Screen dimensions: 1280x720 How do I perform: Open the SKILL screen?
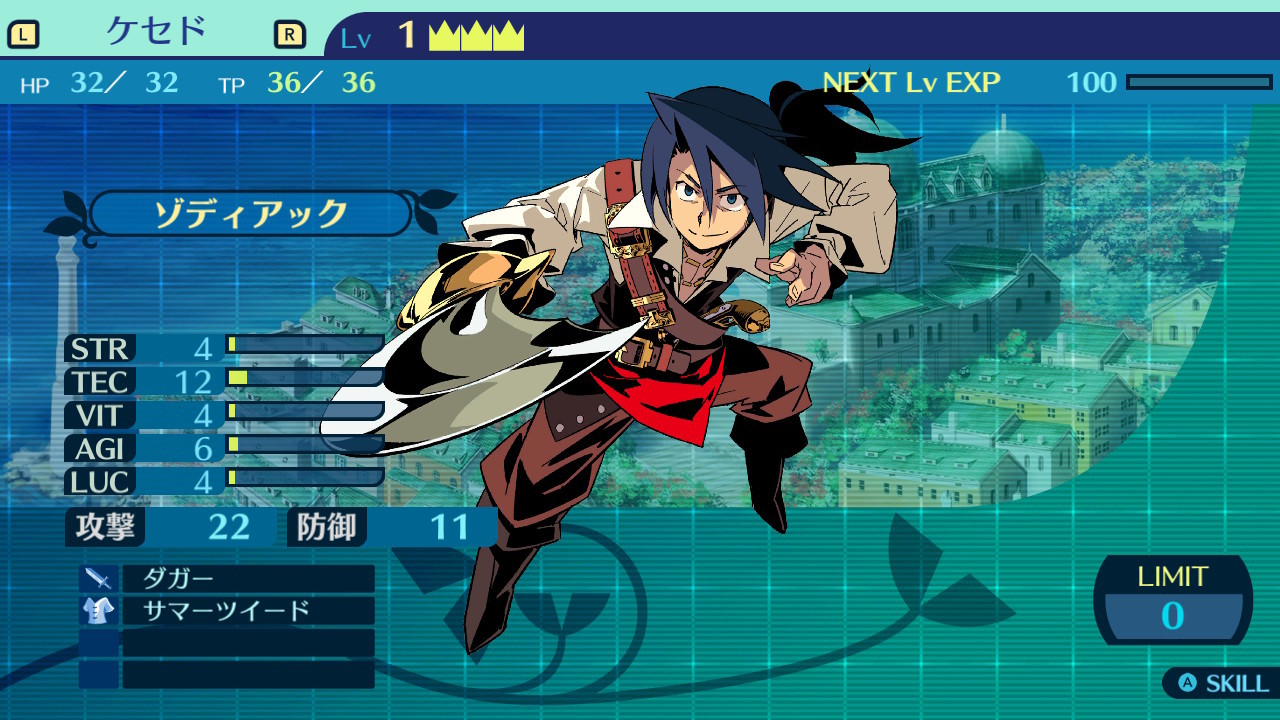pyautogui.click(x=1224, y=684)
